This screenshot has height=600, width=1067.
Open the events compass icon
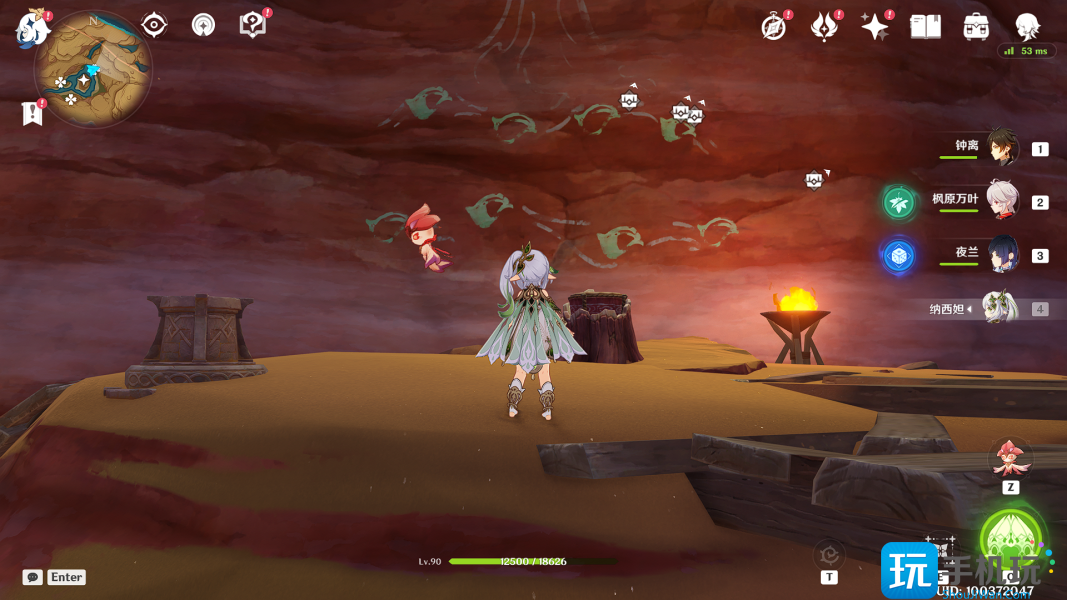coord(773,27)
